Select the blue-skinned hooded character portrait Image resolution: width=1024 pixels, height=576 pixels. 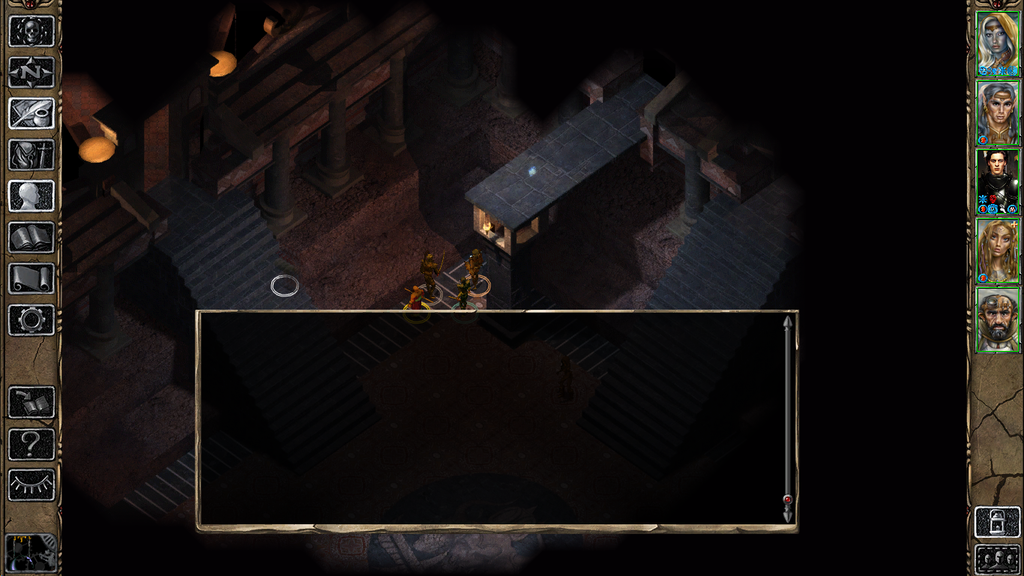point(997,44)
